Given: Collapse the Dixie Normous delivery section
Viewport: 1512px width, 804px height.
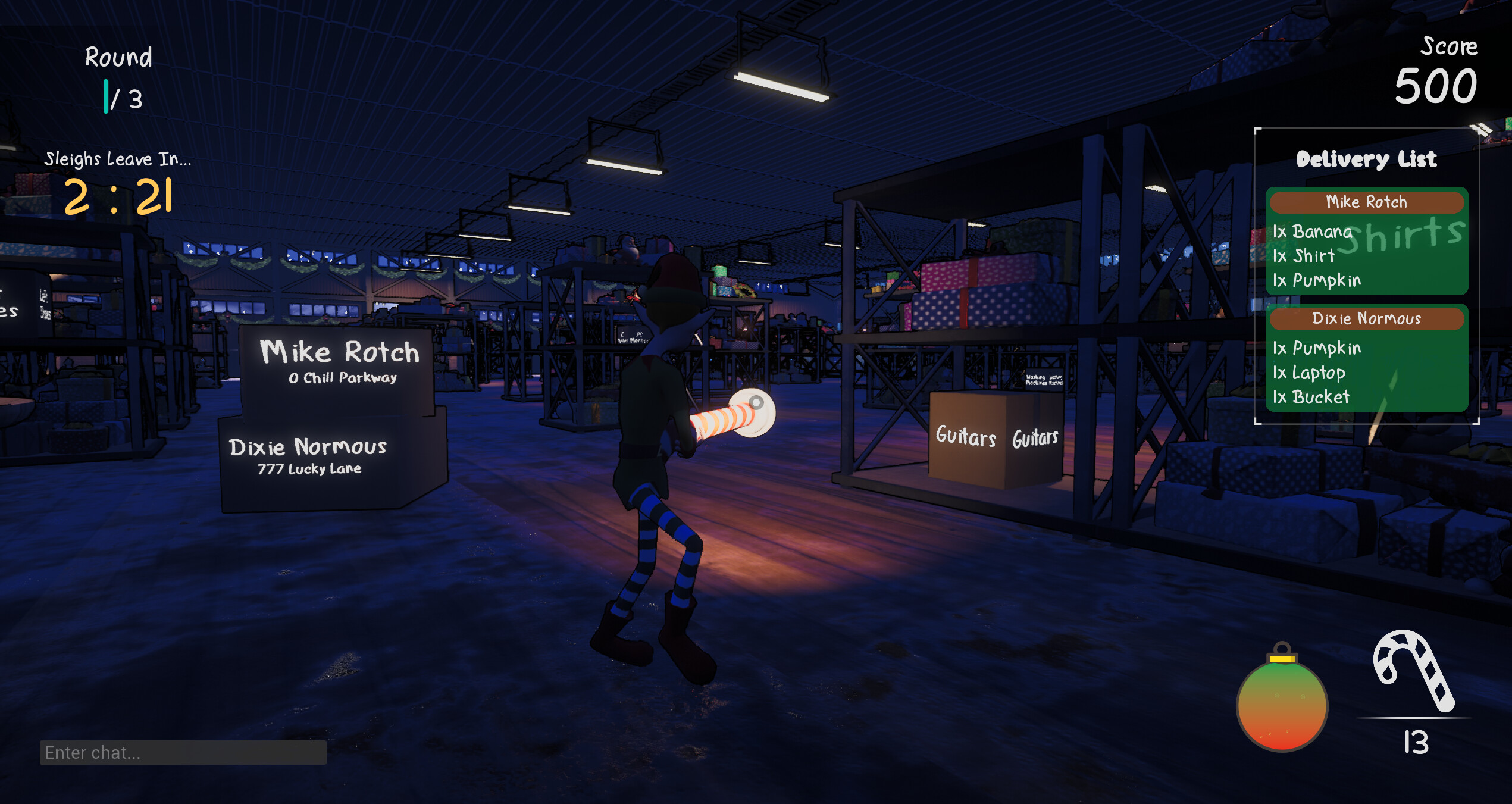Looking at the screenshot, I should [x=1366, y=319].
